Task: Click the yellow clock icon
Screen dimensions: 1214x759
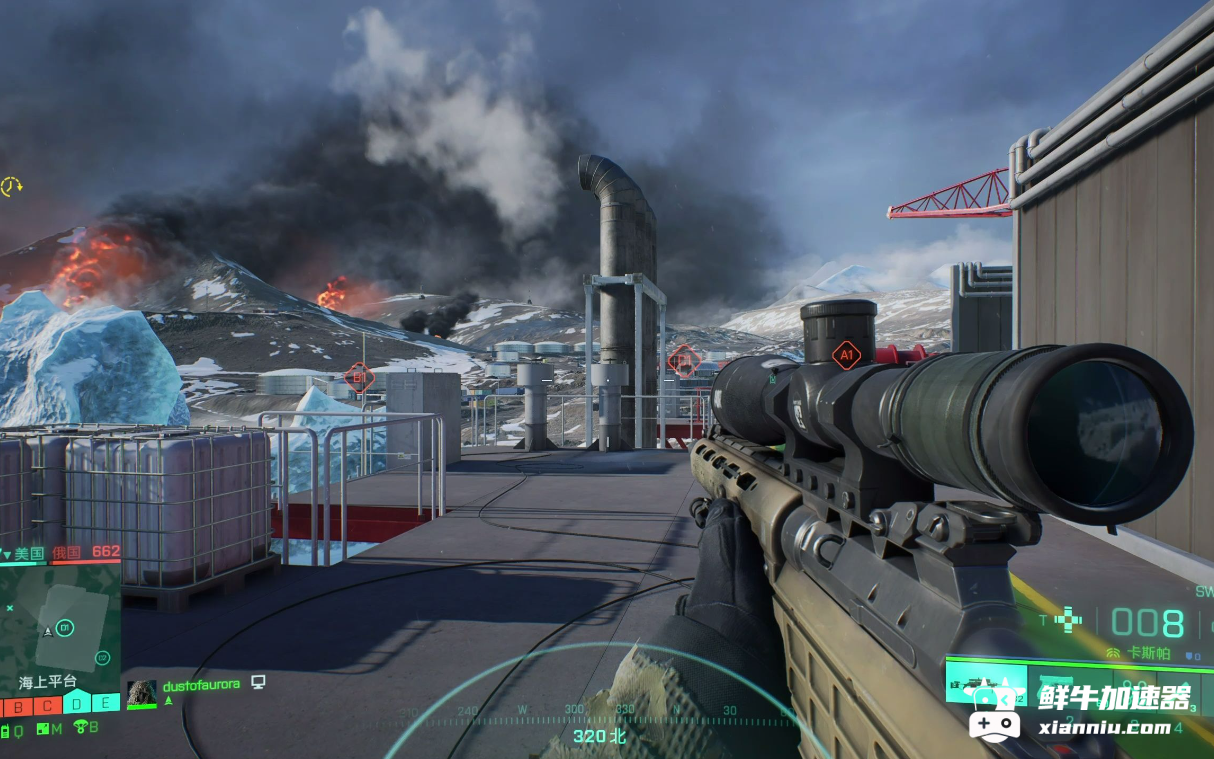Action: (11, 186)
